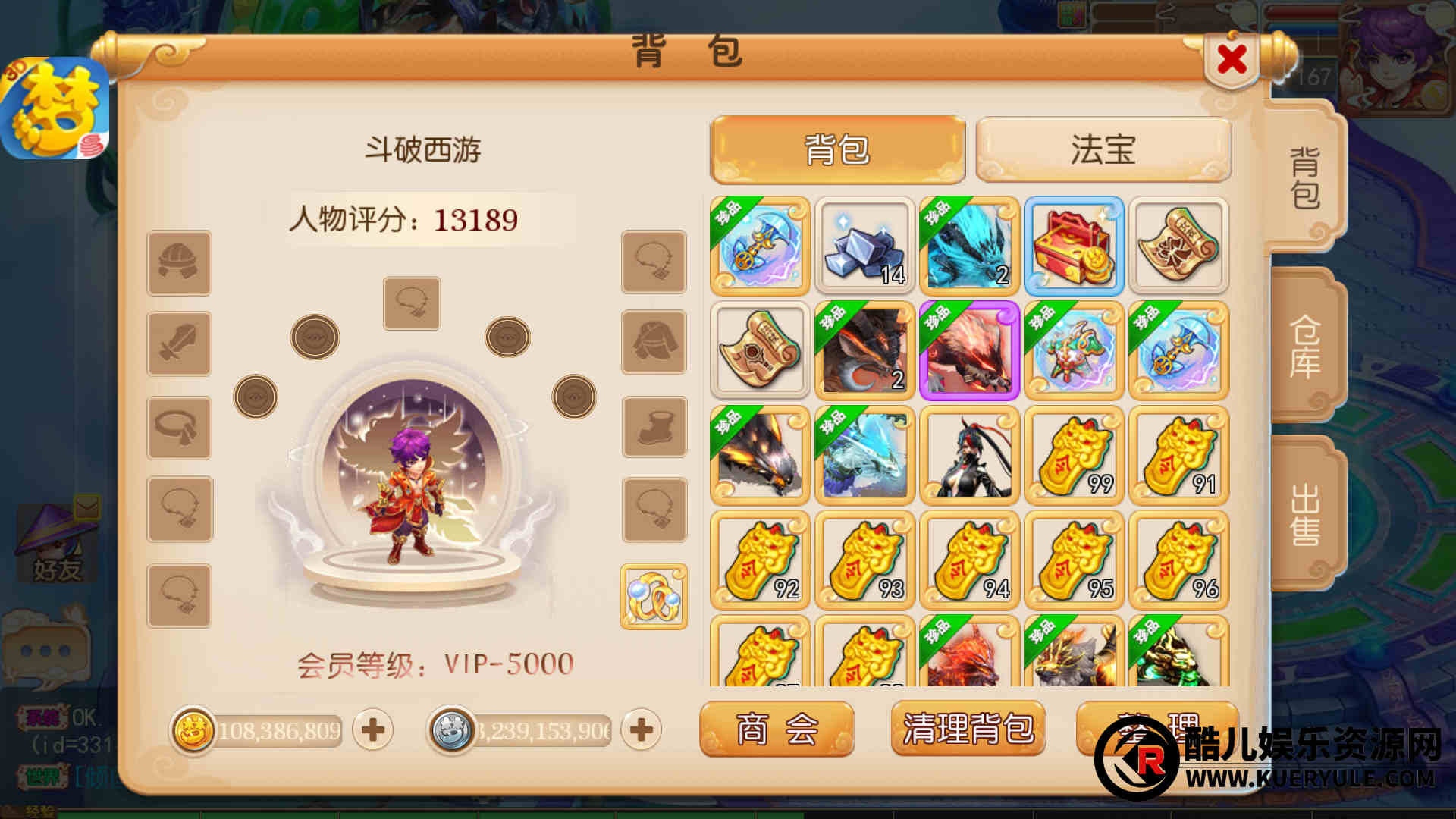
Task: Select the black-haired female character card
Action: coord(969,456)
